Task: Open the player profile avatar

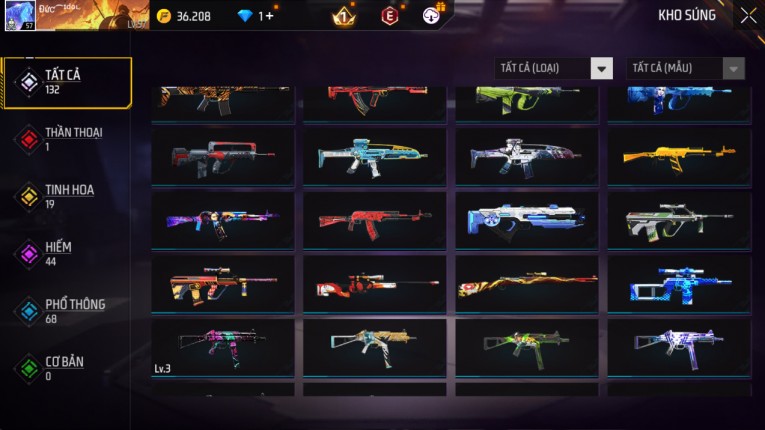Action: pyautogui.click(x=20, y=15)
